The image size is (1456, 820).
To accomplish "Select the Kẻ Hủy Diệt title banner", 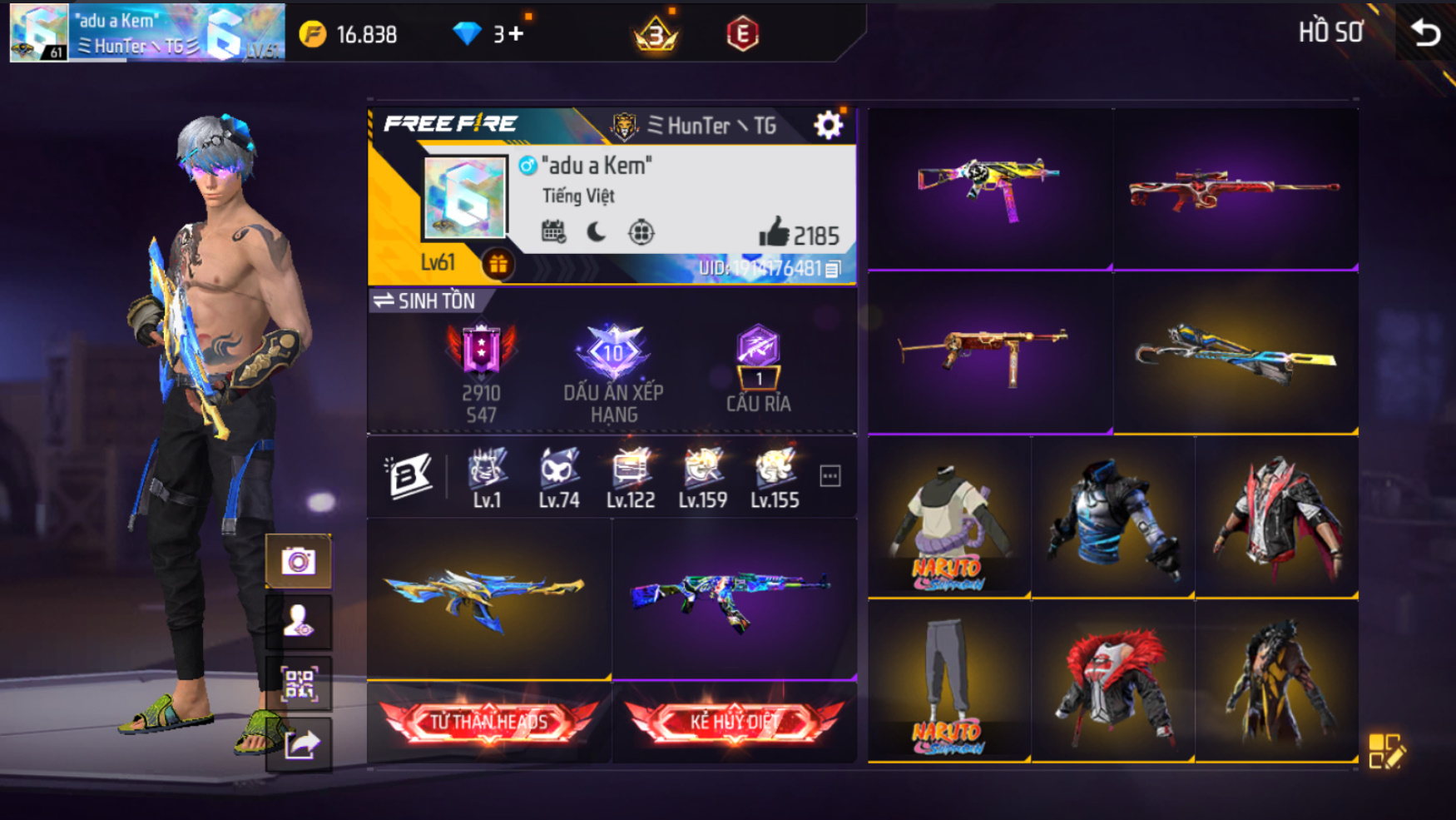I will (x=734, y=722).
